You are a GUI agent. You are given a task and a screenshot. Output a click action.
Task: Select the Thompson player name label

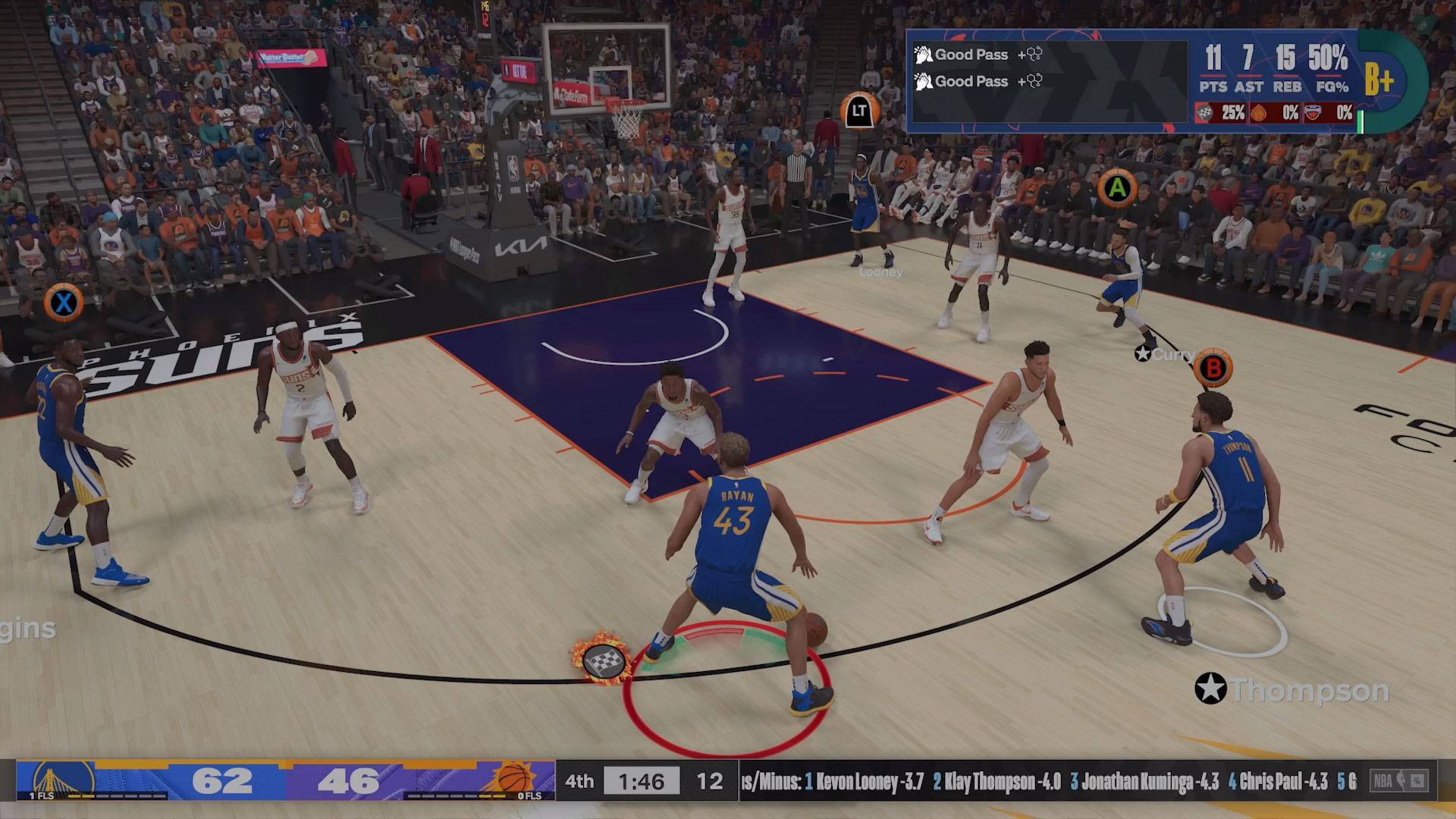pos(1294,690)
